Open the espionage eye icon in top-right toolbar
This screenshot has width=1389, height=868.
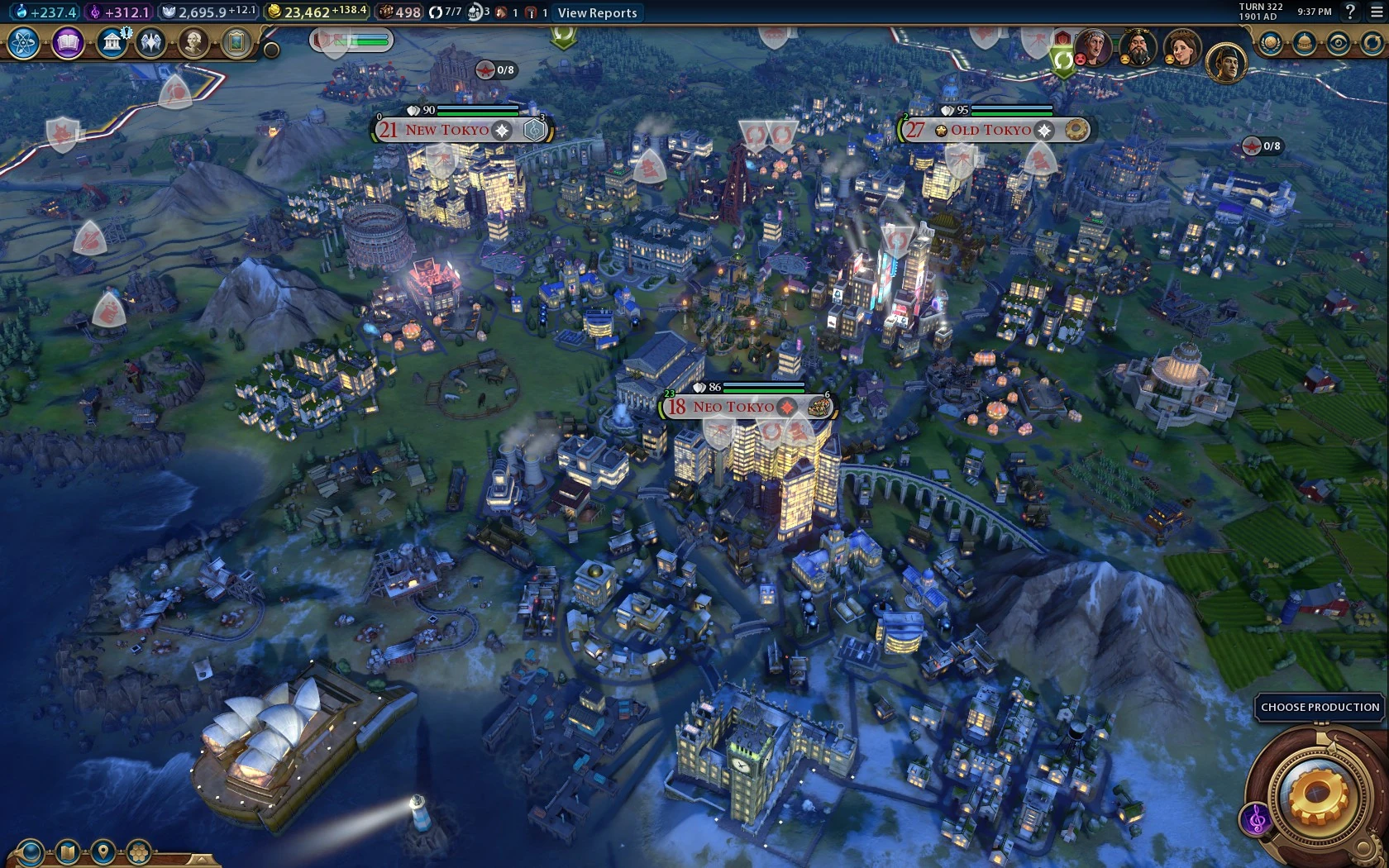1338,41
